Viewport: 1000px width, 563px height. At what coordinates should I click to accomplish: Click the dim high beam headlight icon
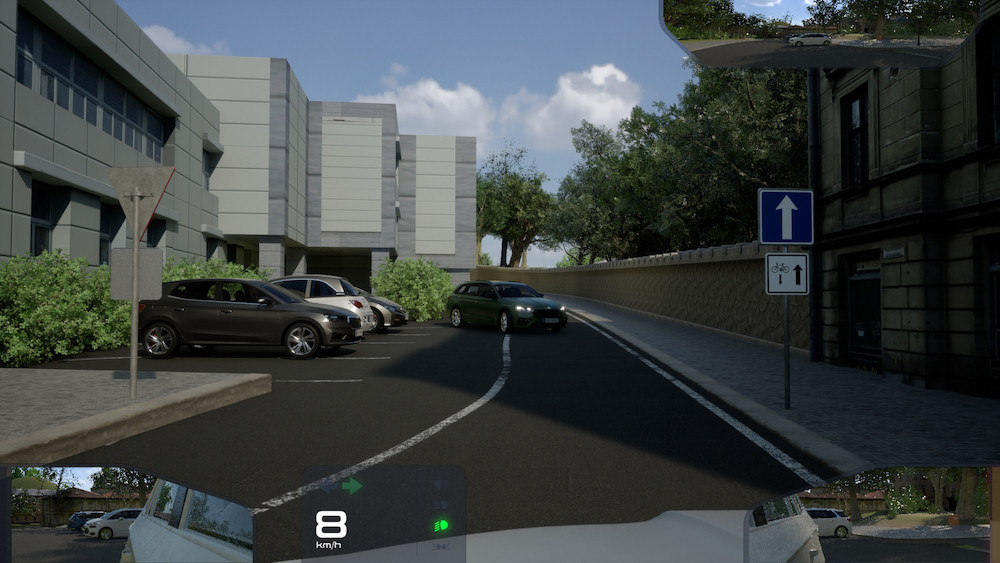[440, 504]
